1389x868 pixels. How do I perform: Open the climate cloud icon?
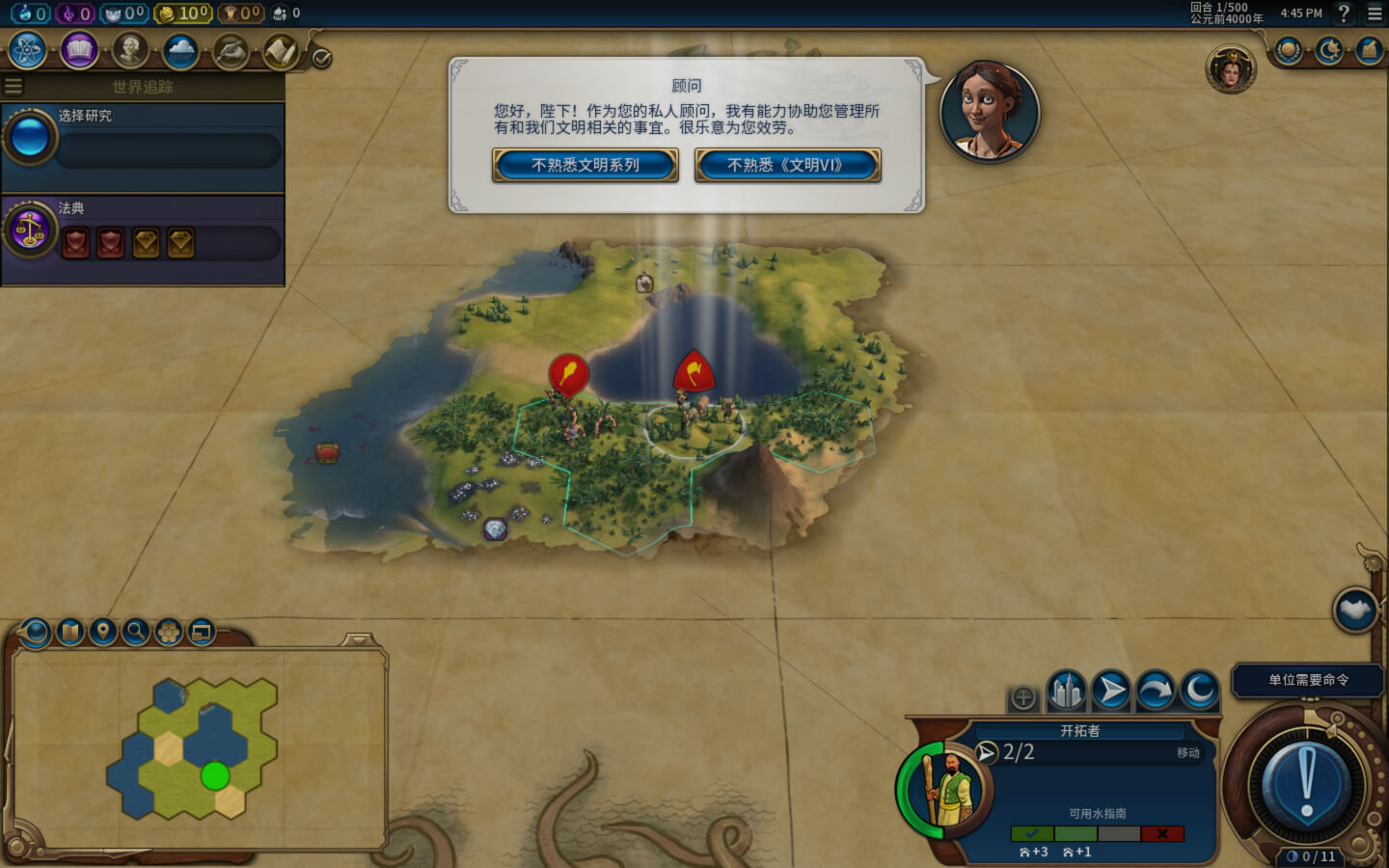180,50
